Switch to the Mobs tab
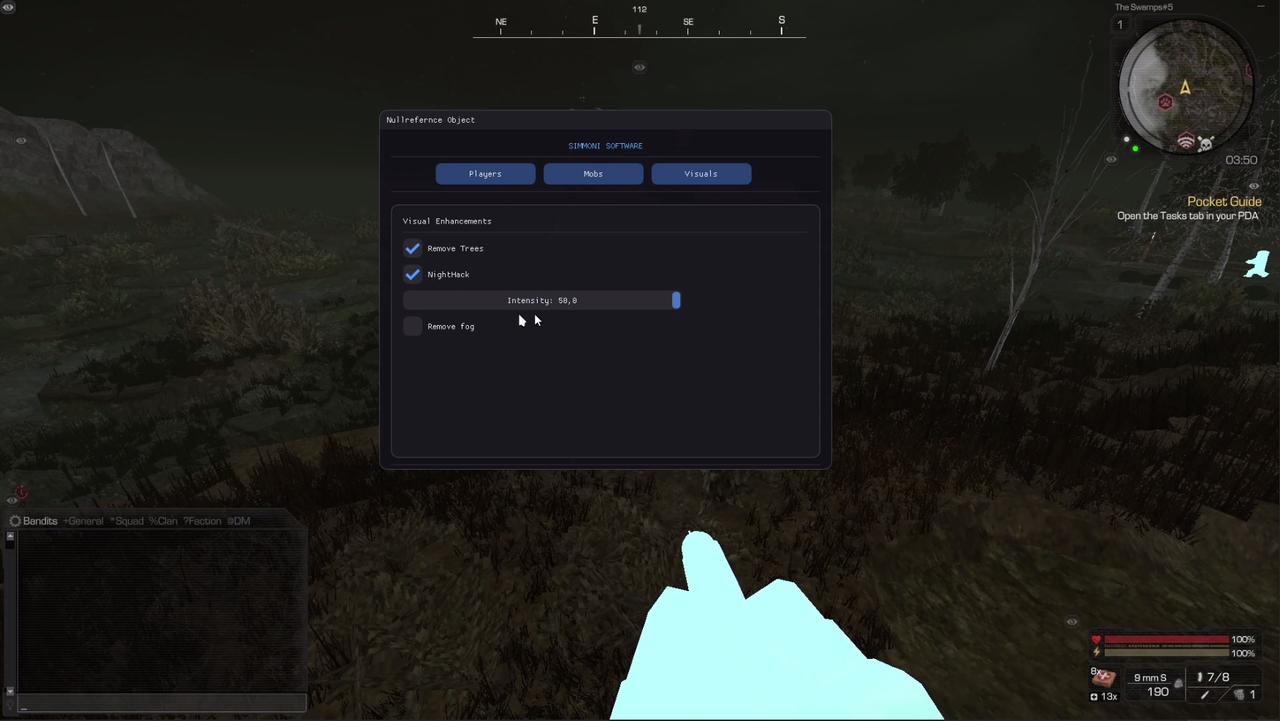 [592, 173]
